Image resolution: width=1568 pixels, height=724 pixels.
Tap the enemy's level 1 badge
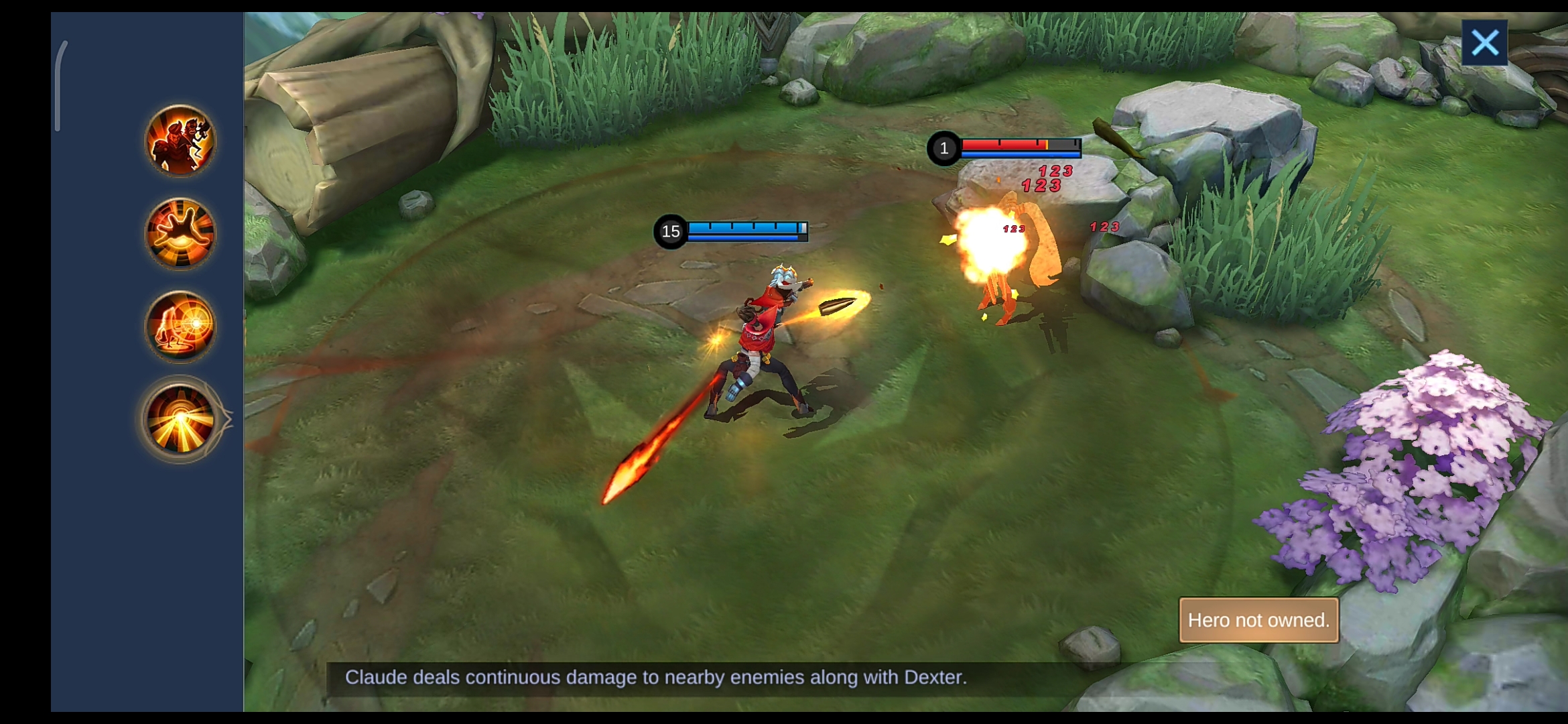pyautogui.click(x=945, y=149)
